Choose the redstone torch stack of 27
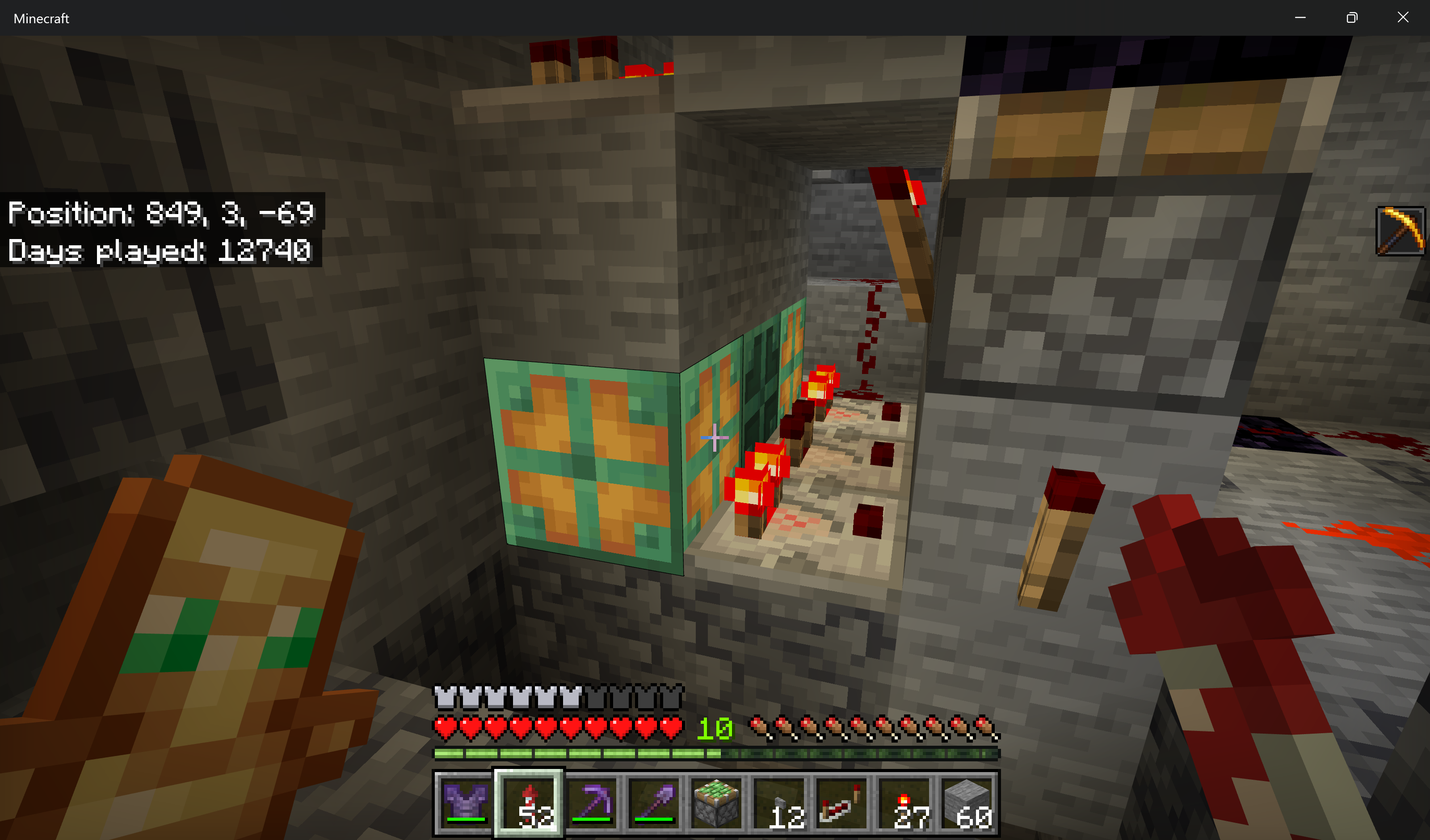The width and height of the screenshot is (1430, 840). (x=905, y=803)
